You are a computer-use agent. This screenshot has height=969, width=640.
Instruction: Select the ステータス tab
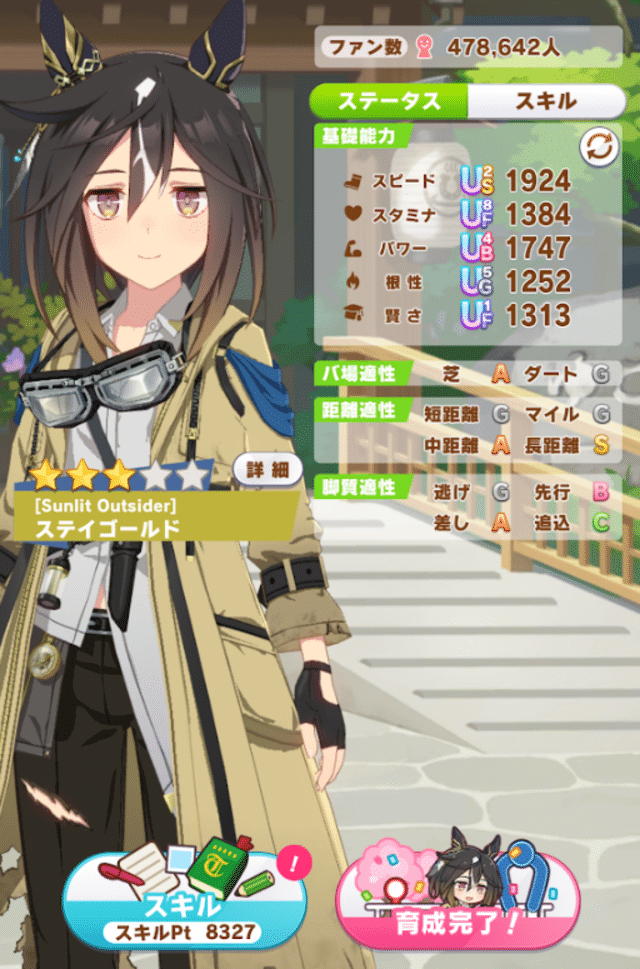389,101
